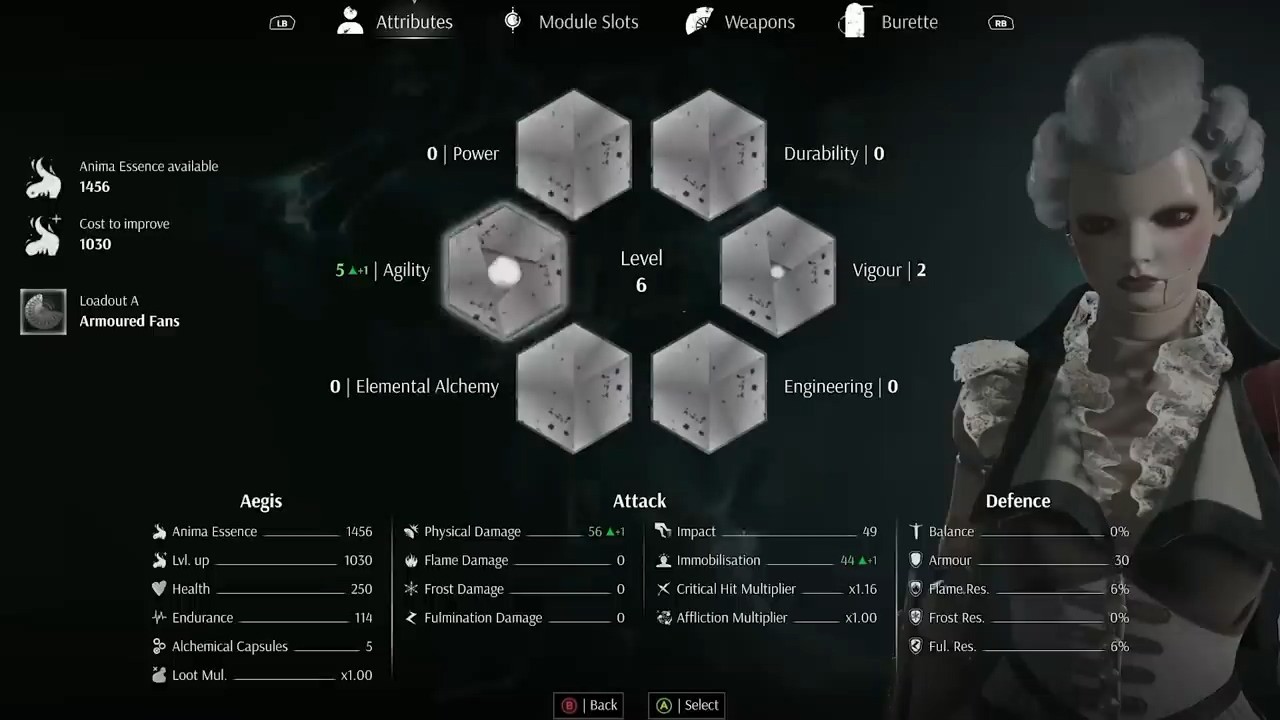Click the Impact stat icon
Image resolution: width=1280 pixels, height=720 pixels.
(x=662, y=531)
